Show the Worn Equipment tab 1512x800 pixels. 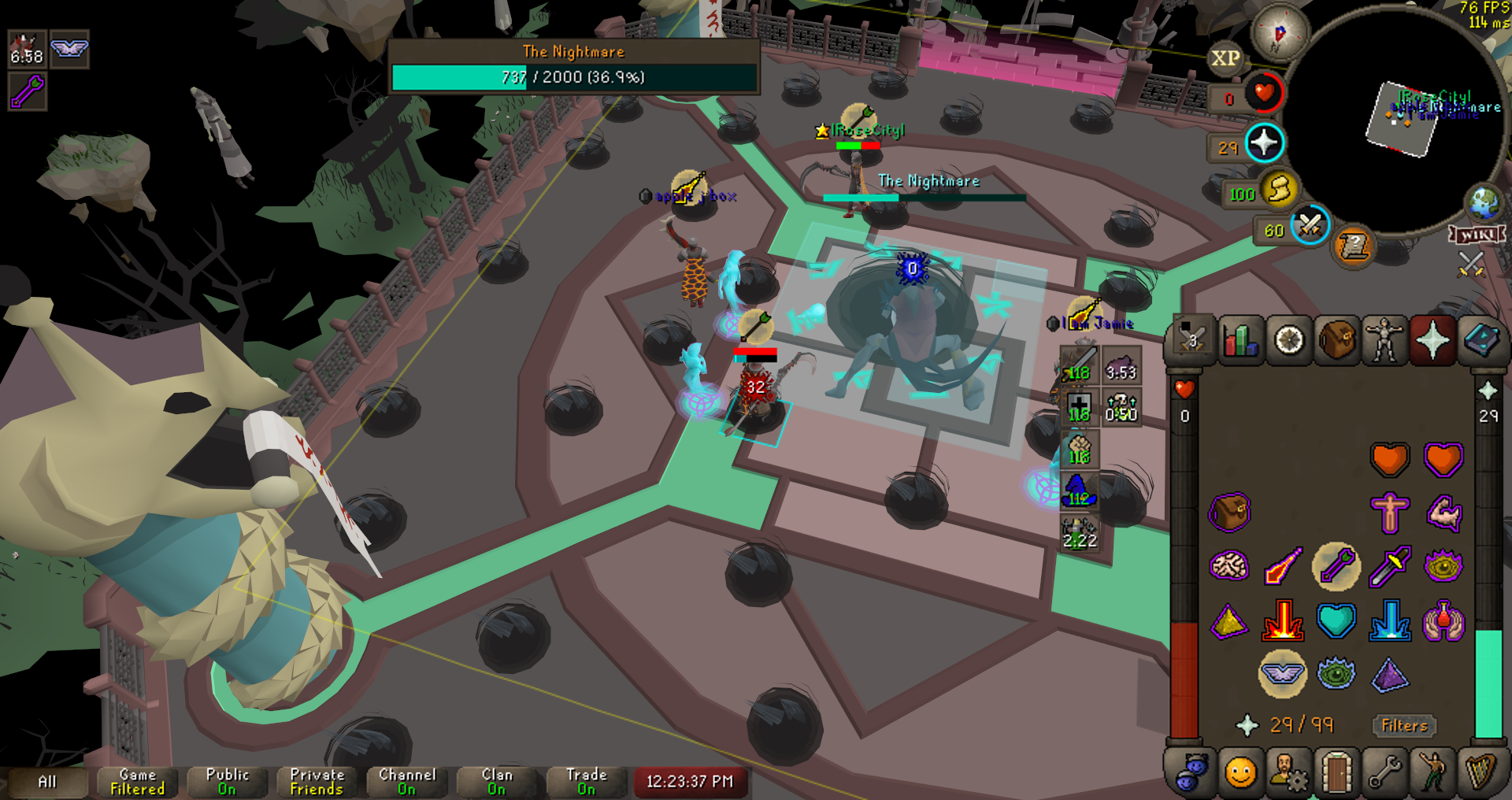(x=1384, y=341)
